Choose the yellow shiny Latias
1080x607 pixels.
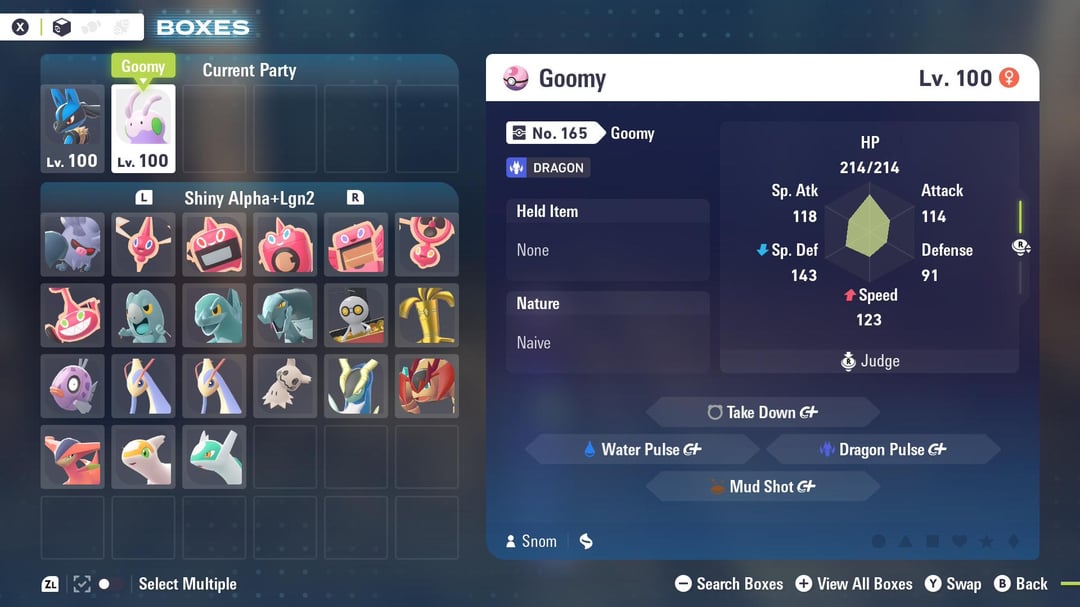(143, 457)
